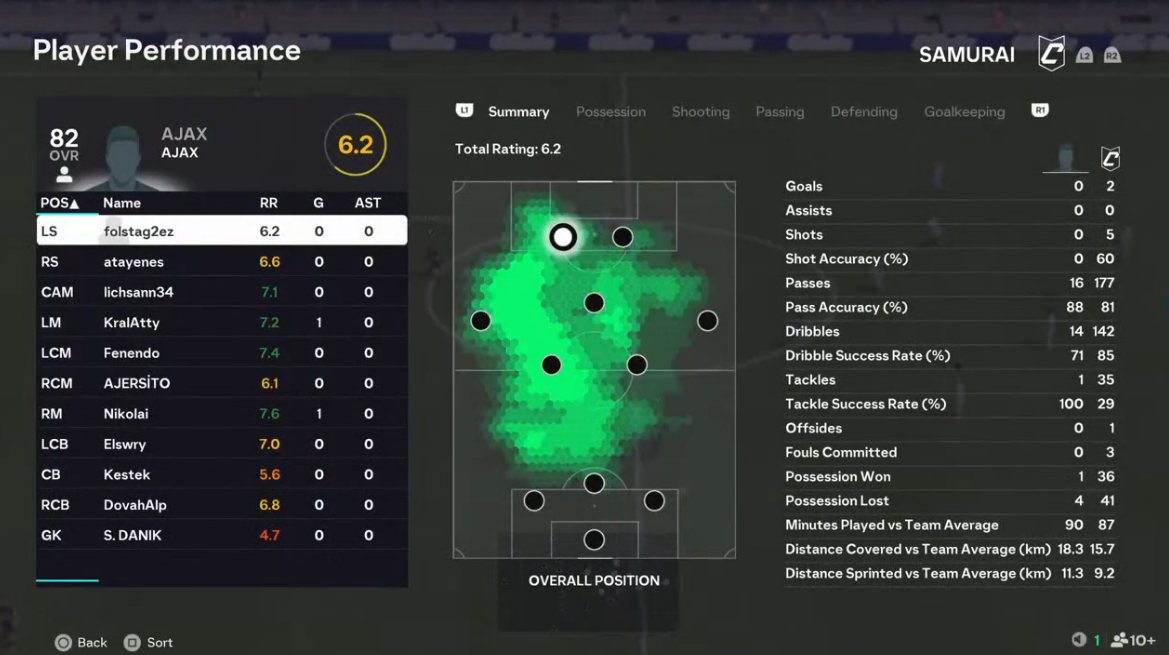Sort players by POS column header

pyautogui.click(x=59, y=203)
